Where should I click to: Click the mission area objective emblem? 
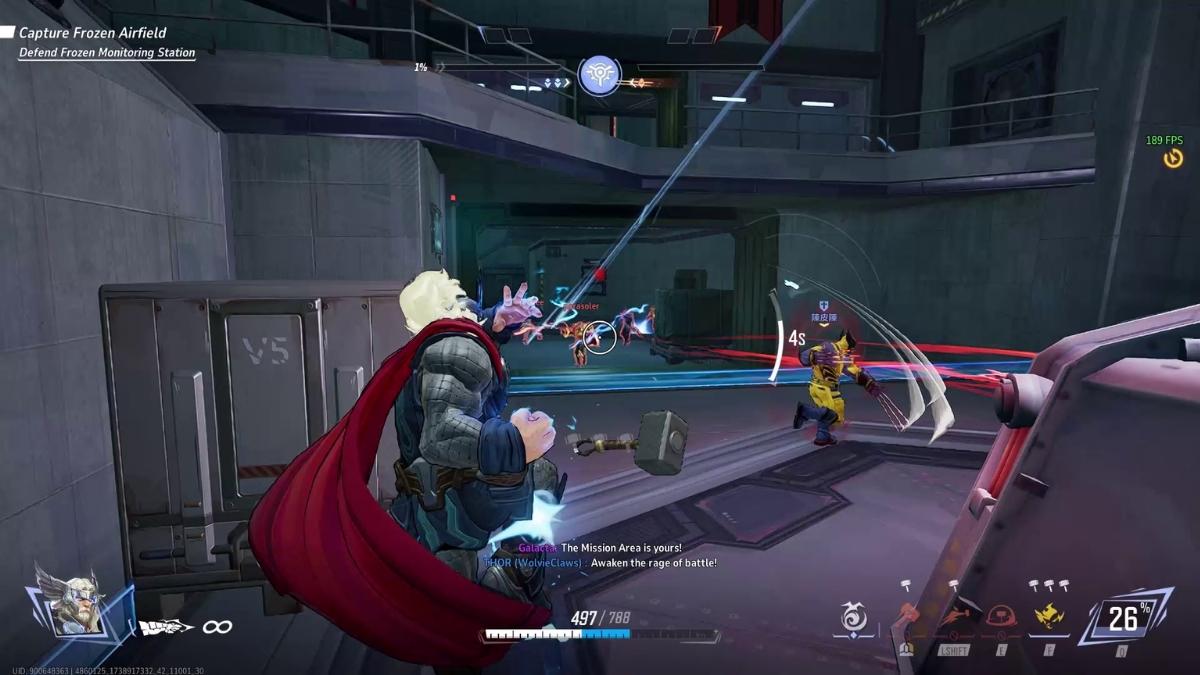[599, 76]
